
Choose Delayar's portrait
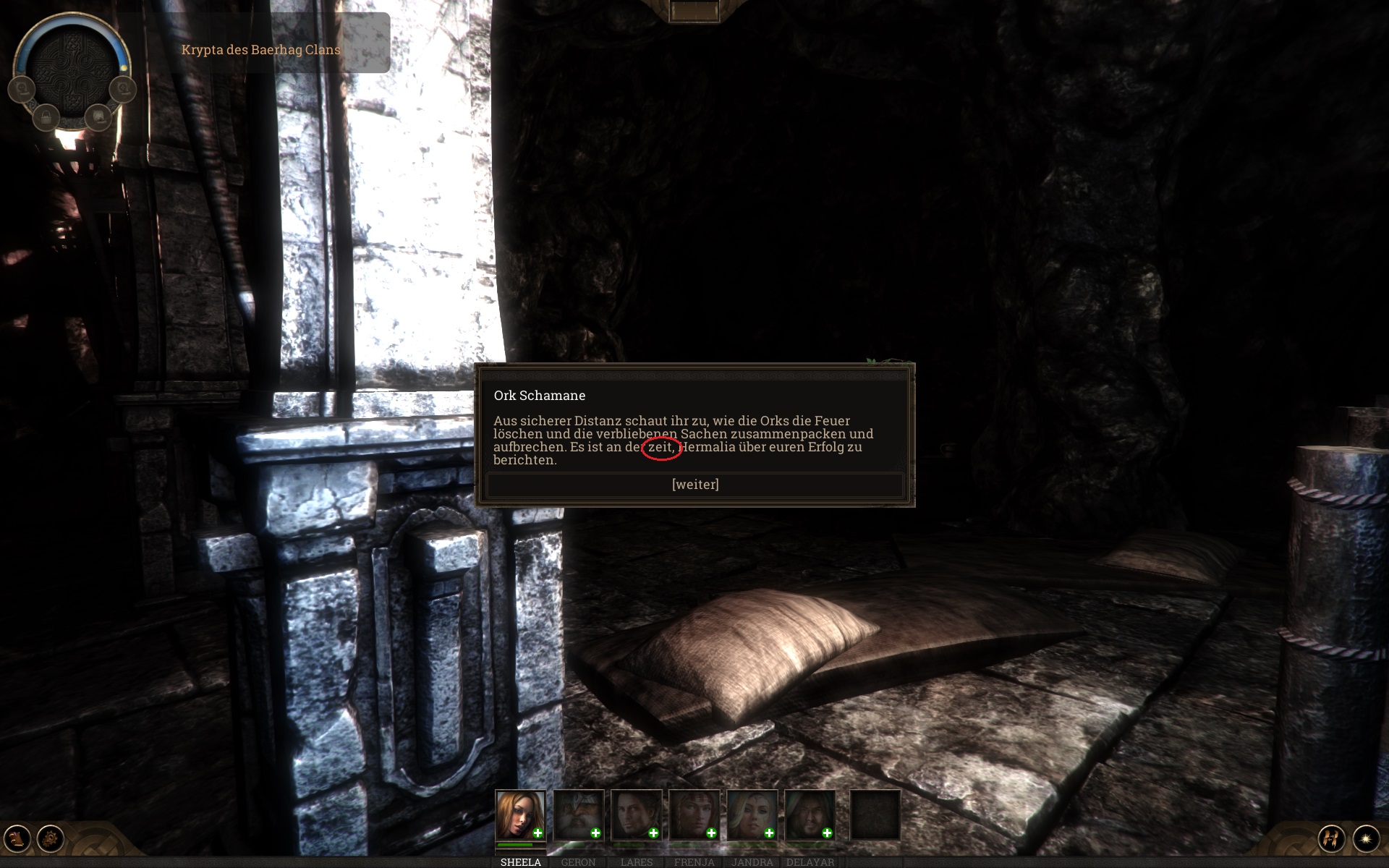tap(809, 814)
